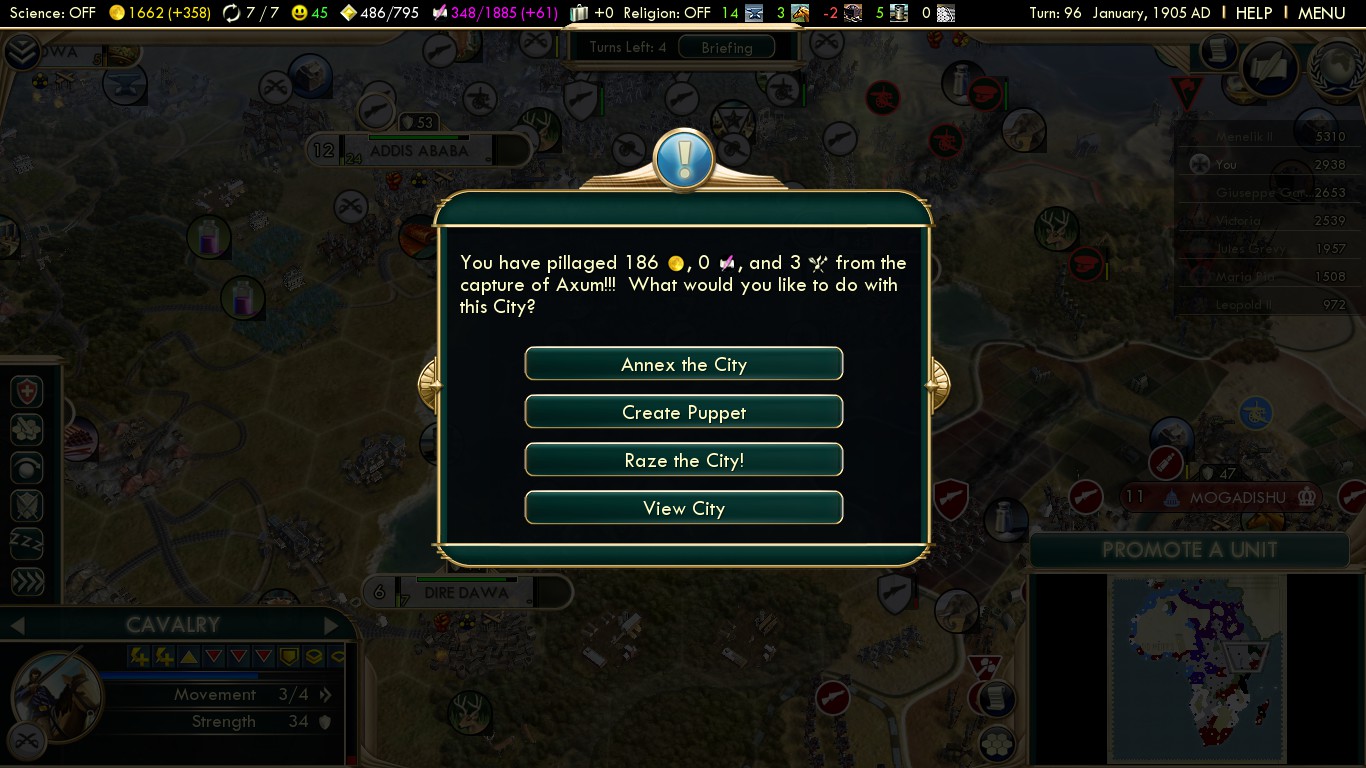
Task: Activate the sleep unit action icon
Action: tap(26, 544)
